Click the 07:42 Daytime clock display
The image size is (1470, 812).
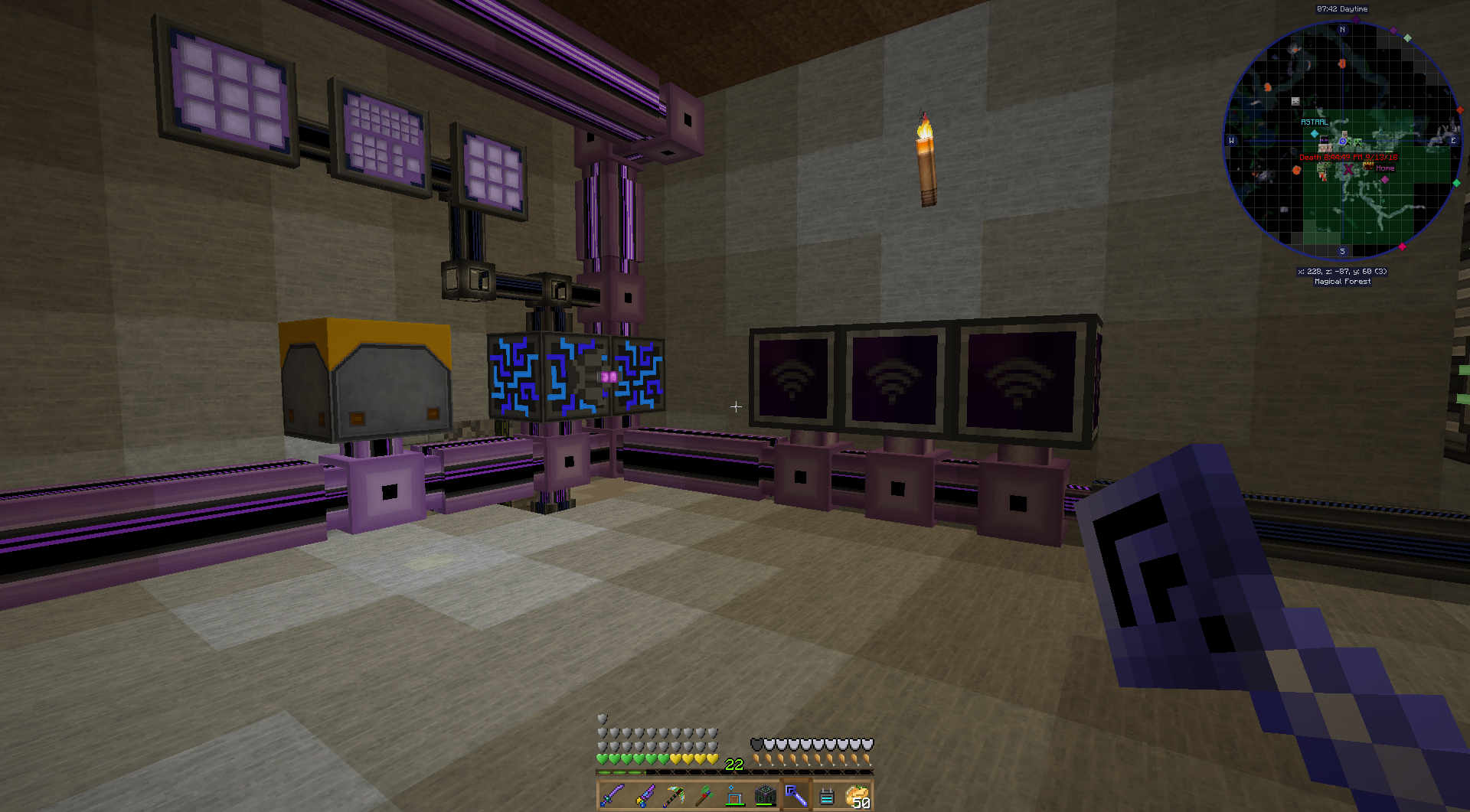pos(1342,8)
